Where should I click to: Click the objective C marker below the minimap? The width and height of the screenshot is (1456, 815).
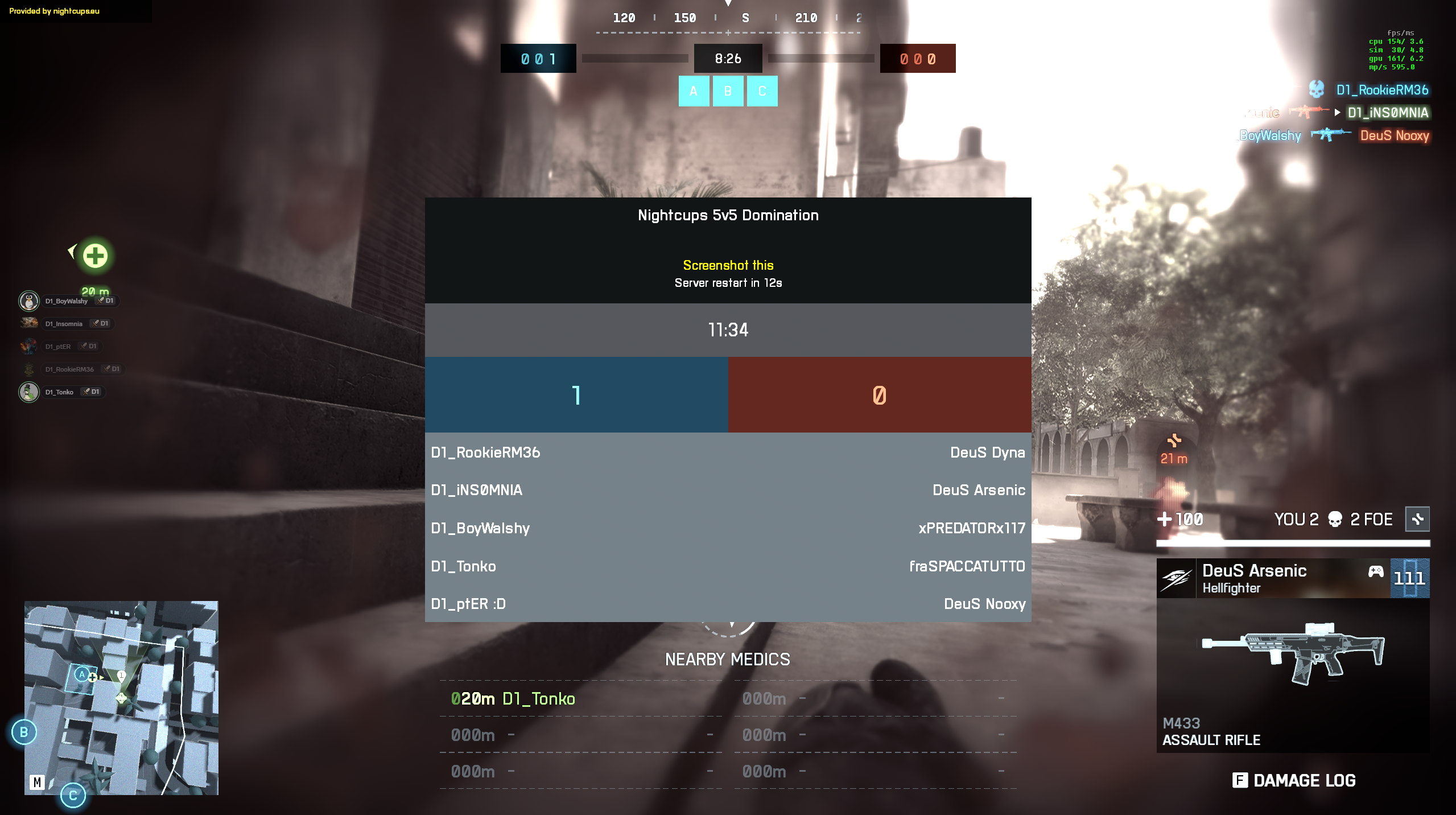73,796
